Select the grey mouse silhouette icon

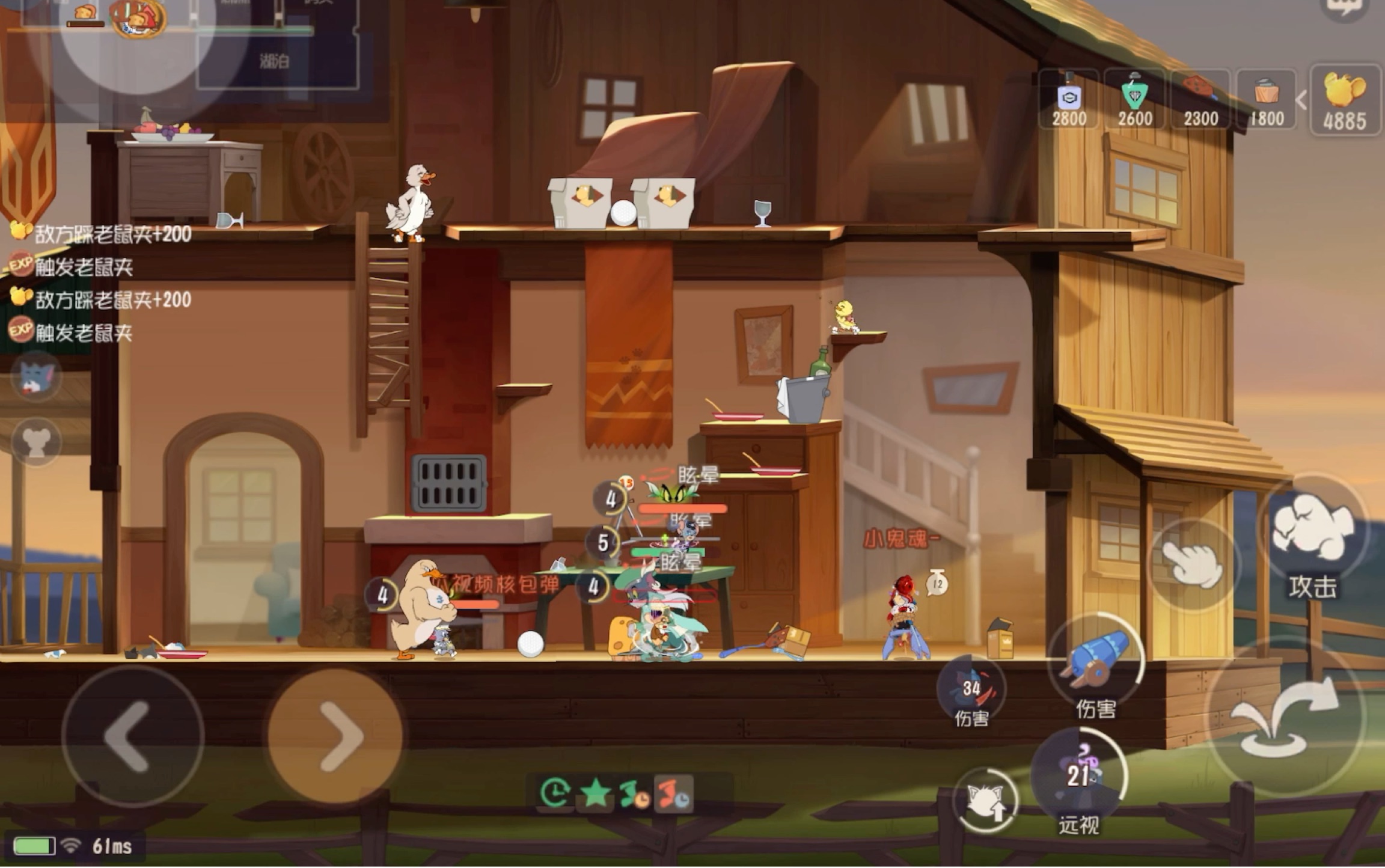pyautogui.click(x=36, y=442)
